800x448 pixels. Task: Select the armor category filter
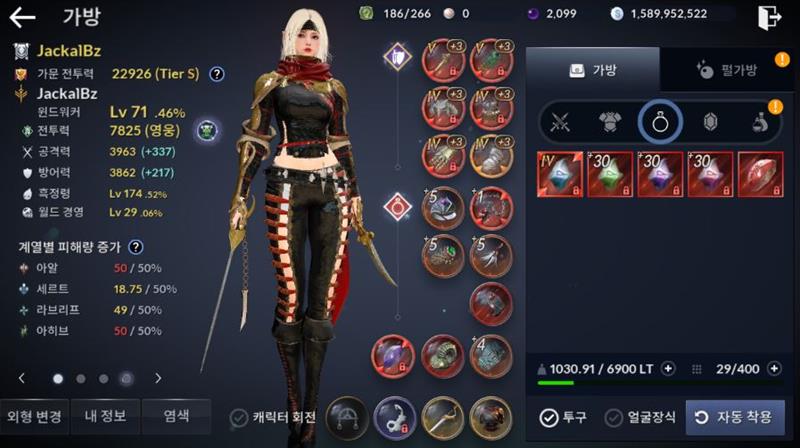(x=610, y=122)
